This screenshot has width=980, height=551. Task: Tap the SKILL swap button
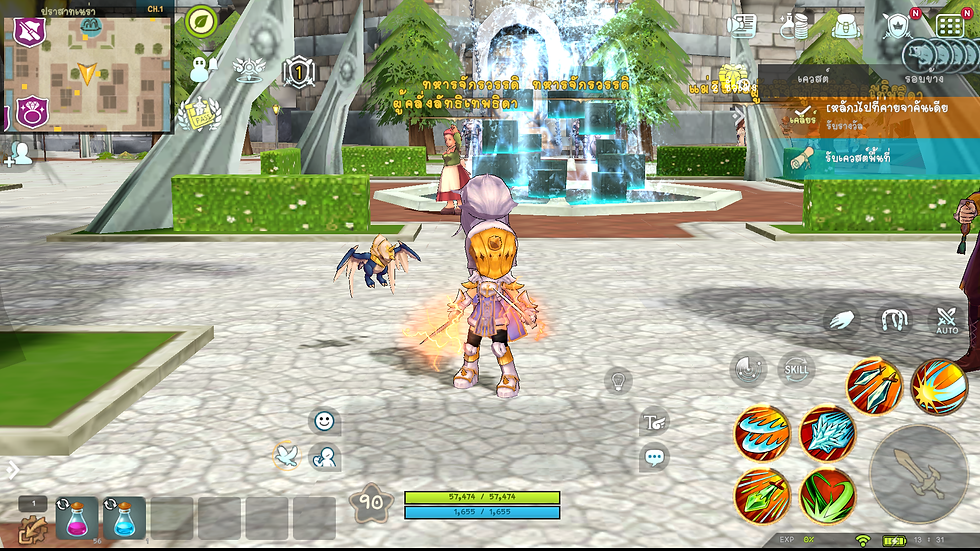(797, 369)
